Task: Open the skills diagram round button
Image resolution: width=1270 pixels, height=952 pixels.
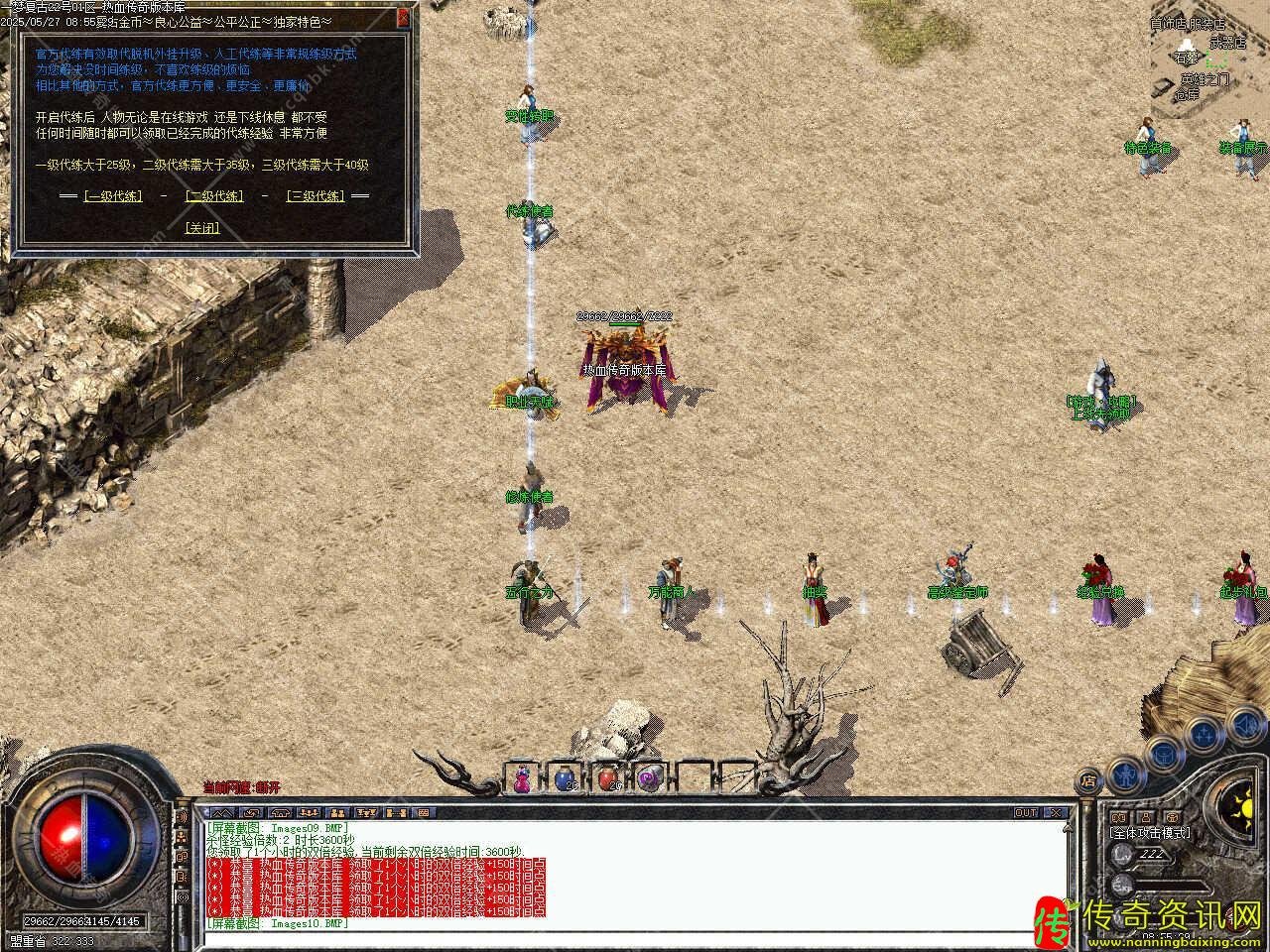Action: click(1204, 734)
